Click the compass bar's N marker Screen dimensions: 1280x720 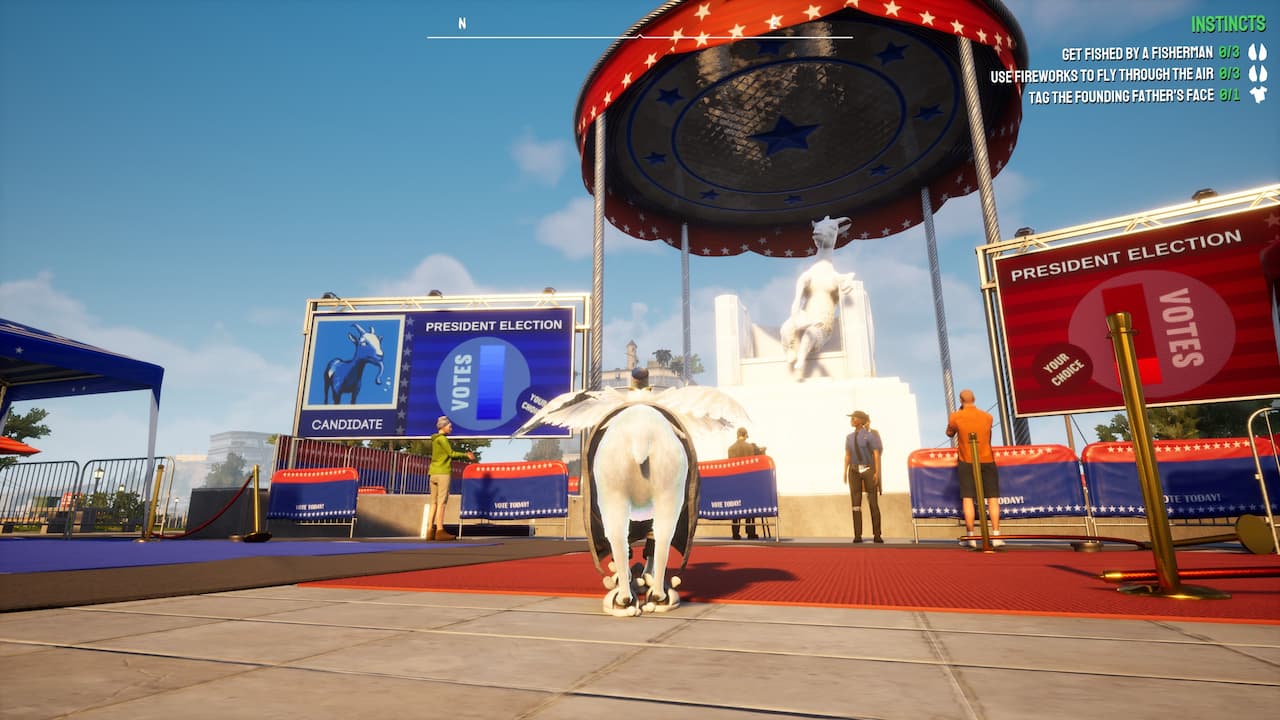coord(462,24)
